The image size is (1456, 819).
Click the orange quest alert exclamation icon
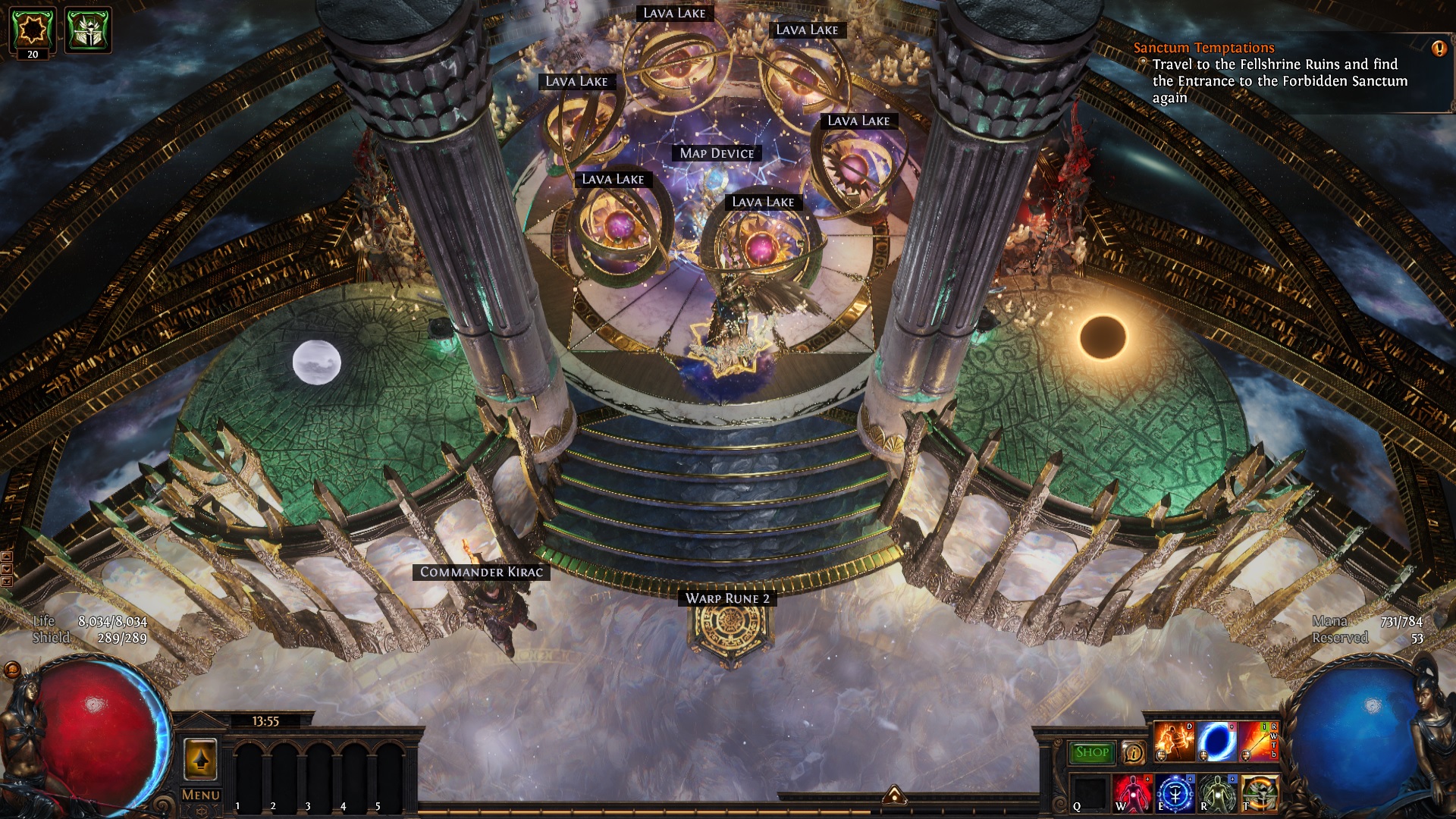1439,49
